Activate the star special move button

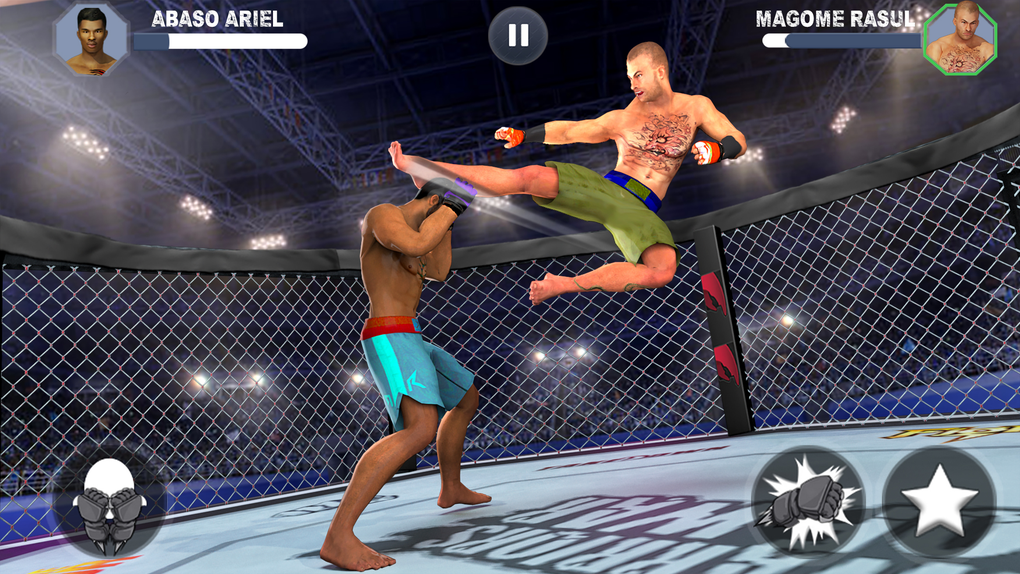point(939,501)
